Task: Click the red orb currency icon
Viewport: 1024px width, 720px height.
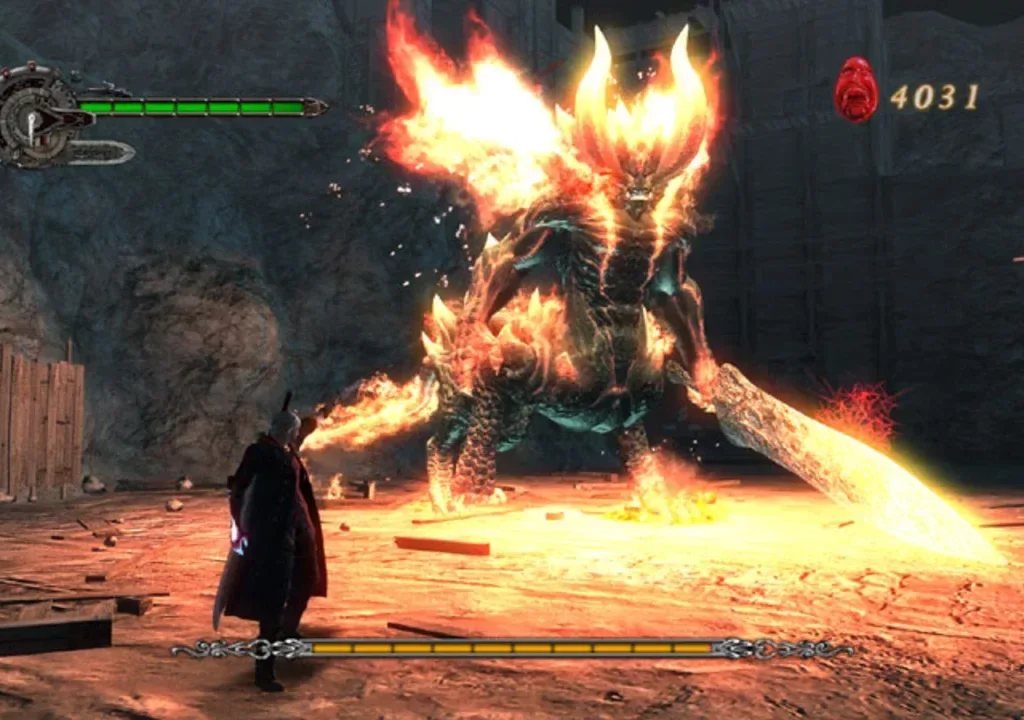Action: [x=856, y=90]
